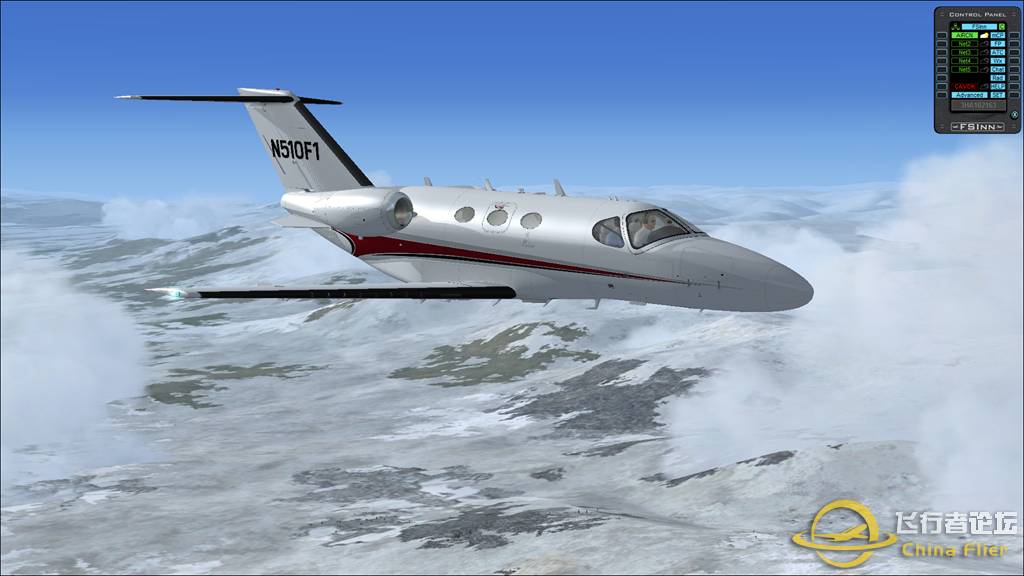Open the Rad radio panel
This screenshot has height=576, width=1024.
[x=998, y=77]
